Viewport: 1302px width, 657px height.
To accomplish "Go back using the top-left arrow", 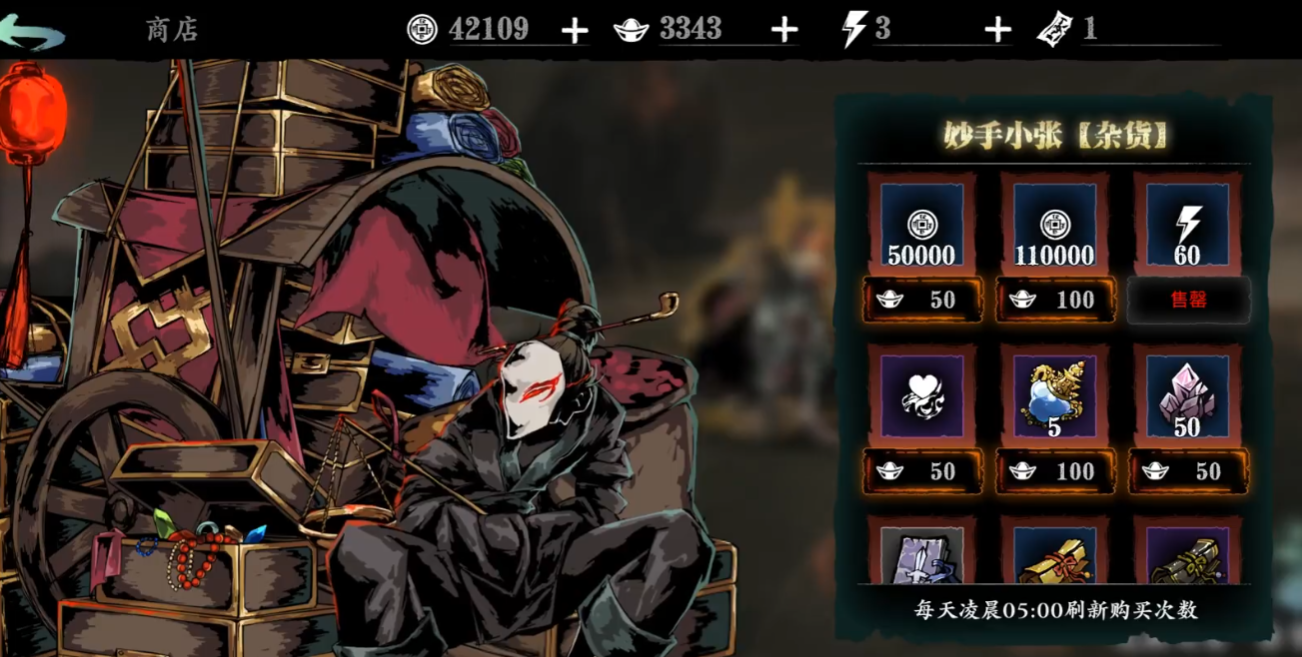I will click(32, 31).
